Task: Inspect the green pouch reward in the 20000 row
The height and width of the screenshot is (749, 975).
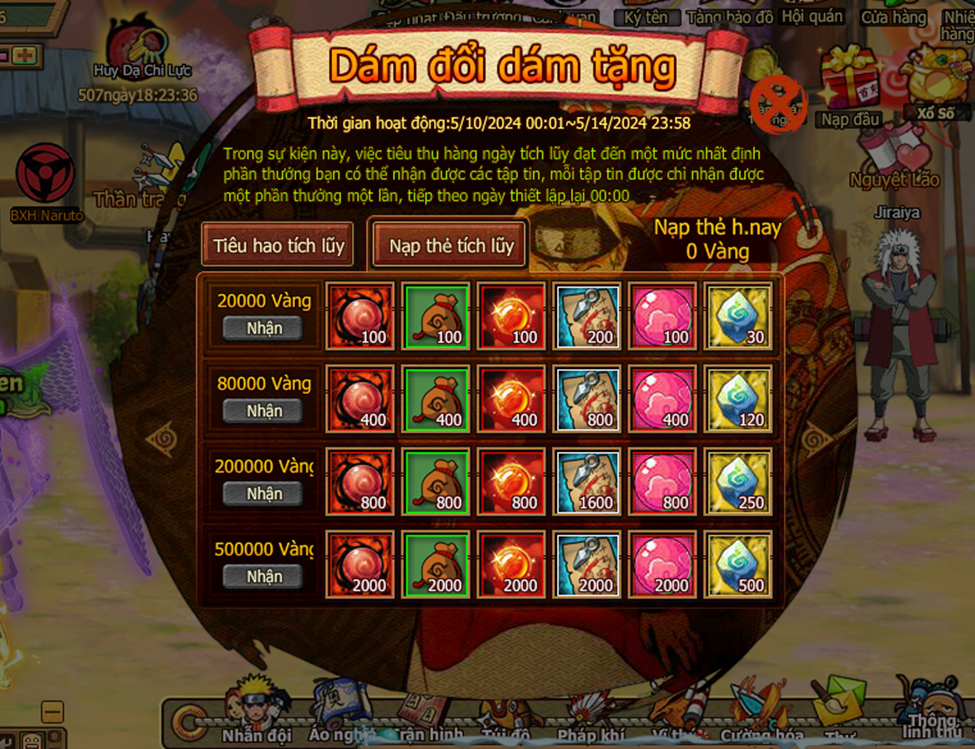Action: [x=437, y=316]
